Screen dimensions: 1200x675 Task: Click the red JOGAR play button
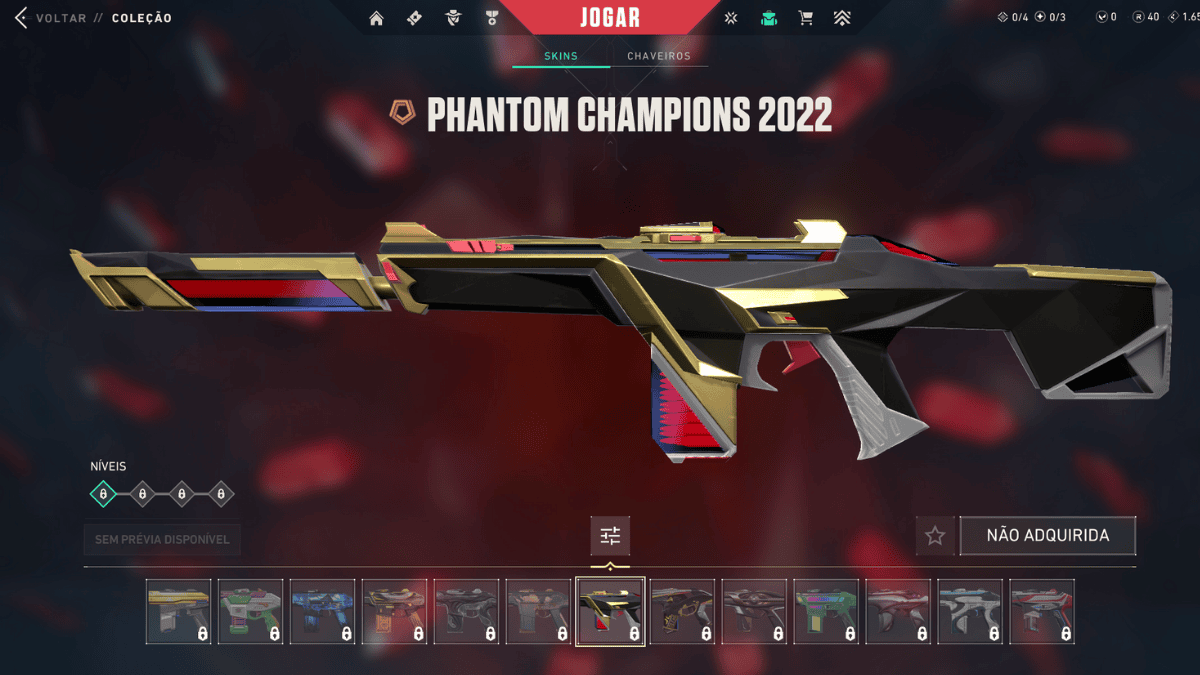click(x=610, y=18)
